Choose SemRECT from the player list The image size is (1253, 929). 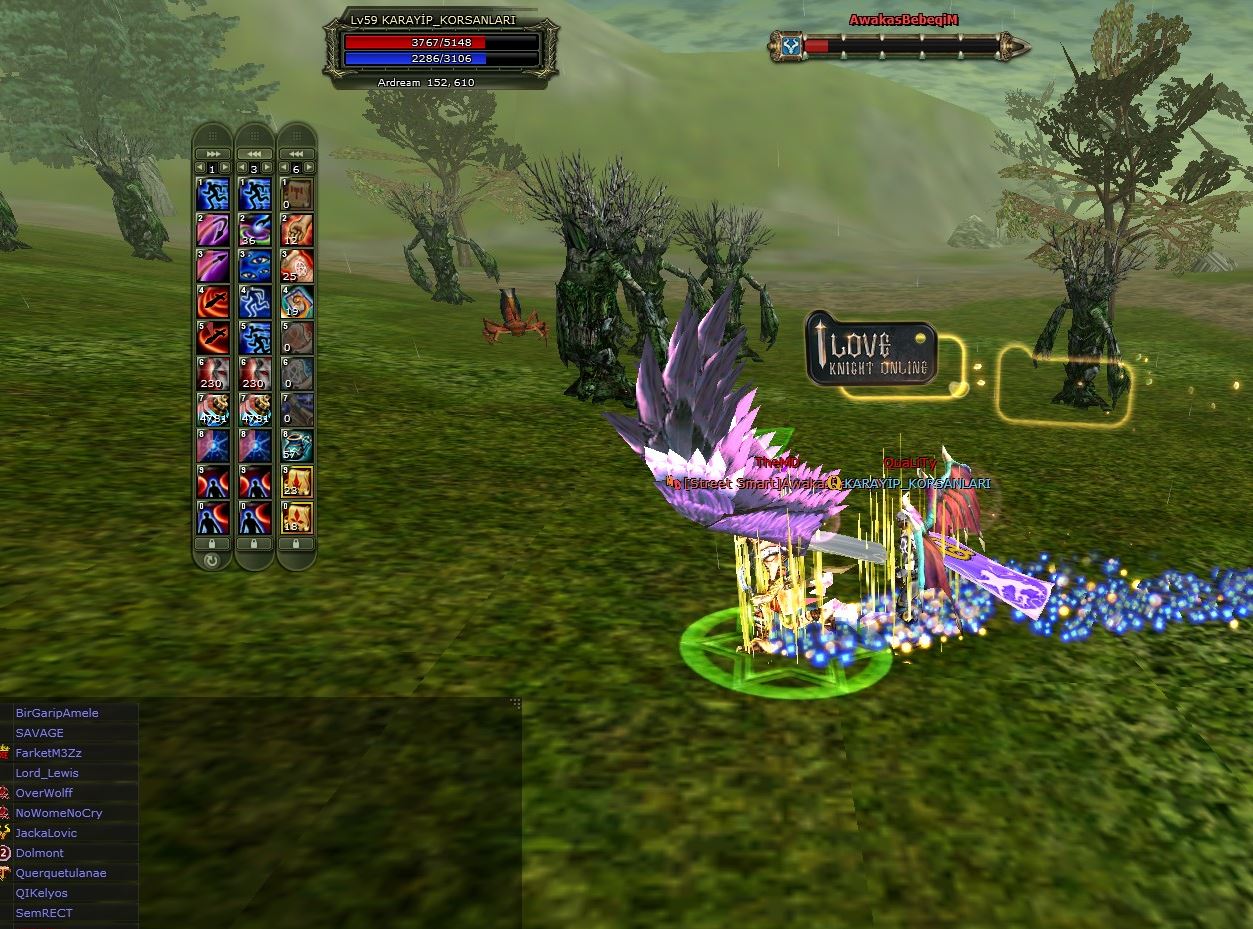(x=44, y=913)
